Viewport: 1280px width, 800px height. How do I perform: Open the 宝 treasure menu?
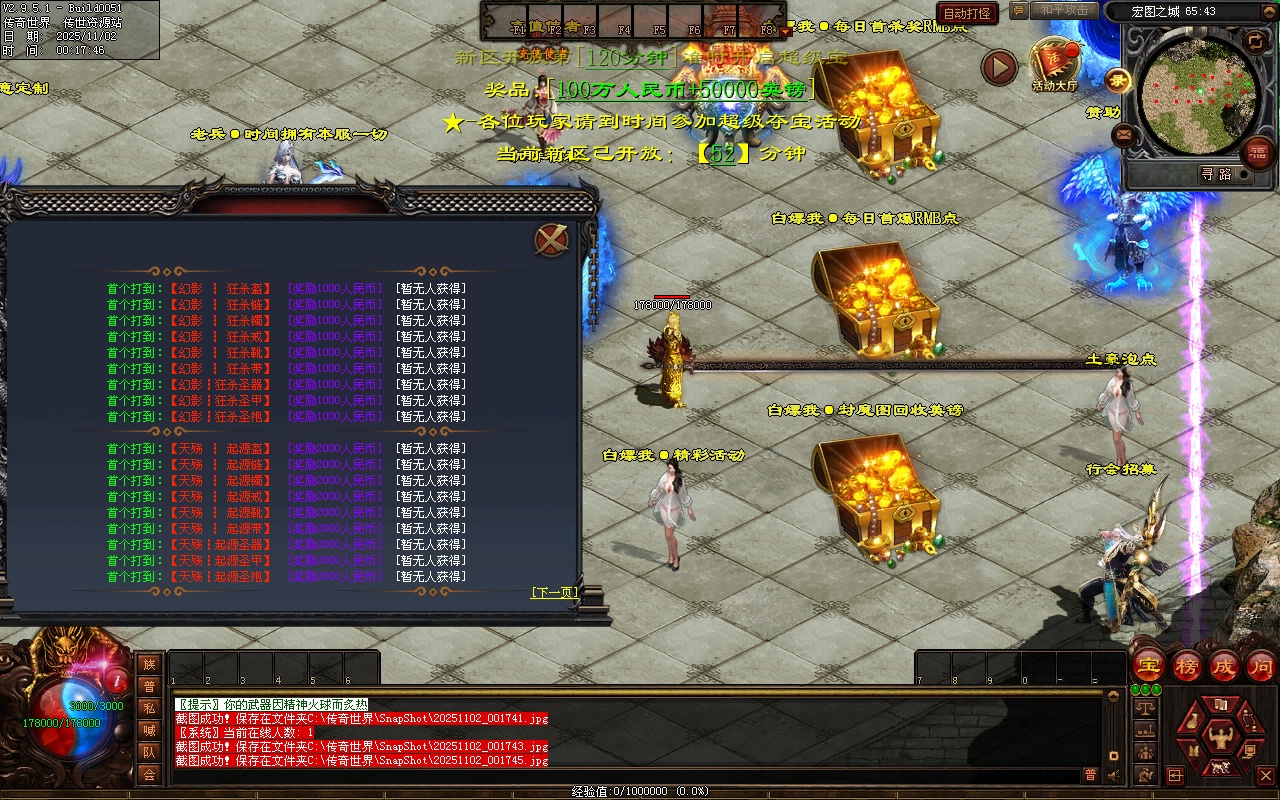[x=1148, y=665]
